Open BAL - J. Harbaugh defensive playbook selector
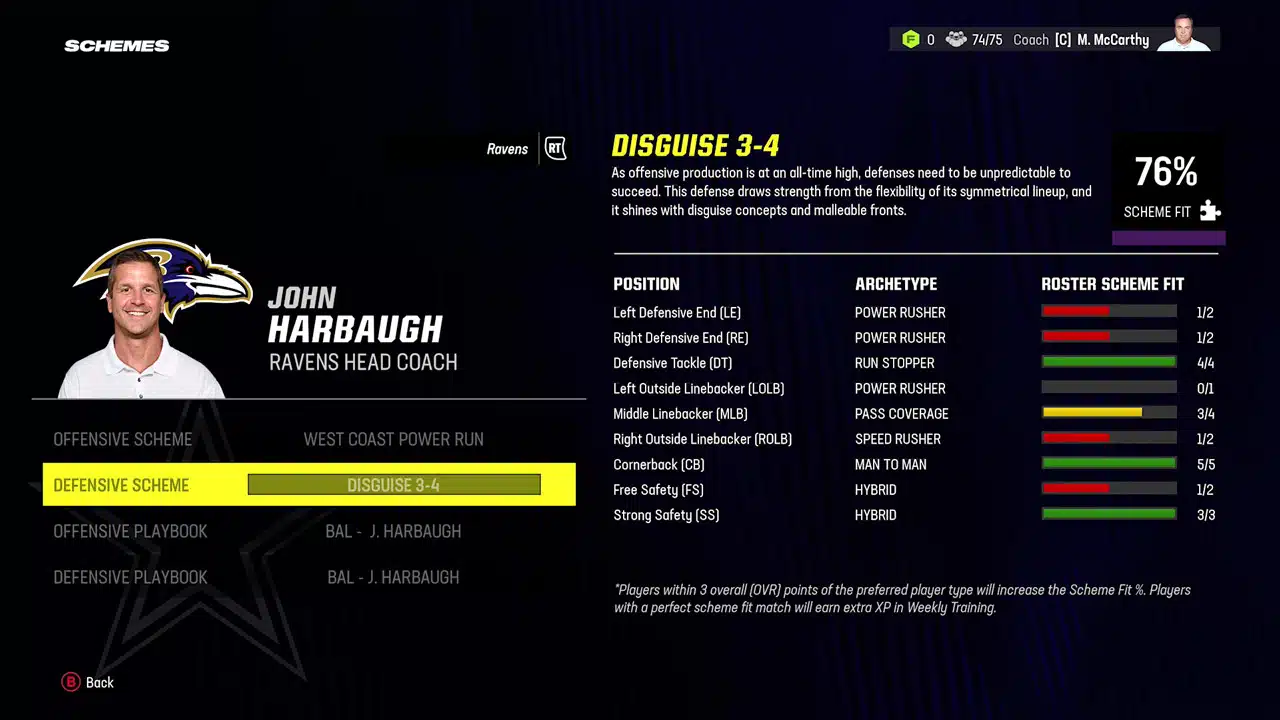Screen dimensions: 1280x720 [x=393, y=577]
